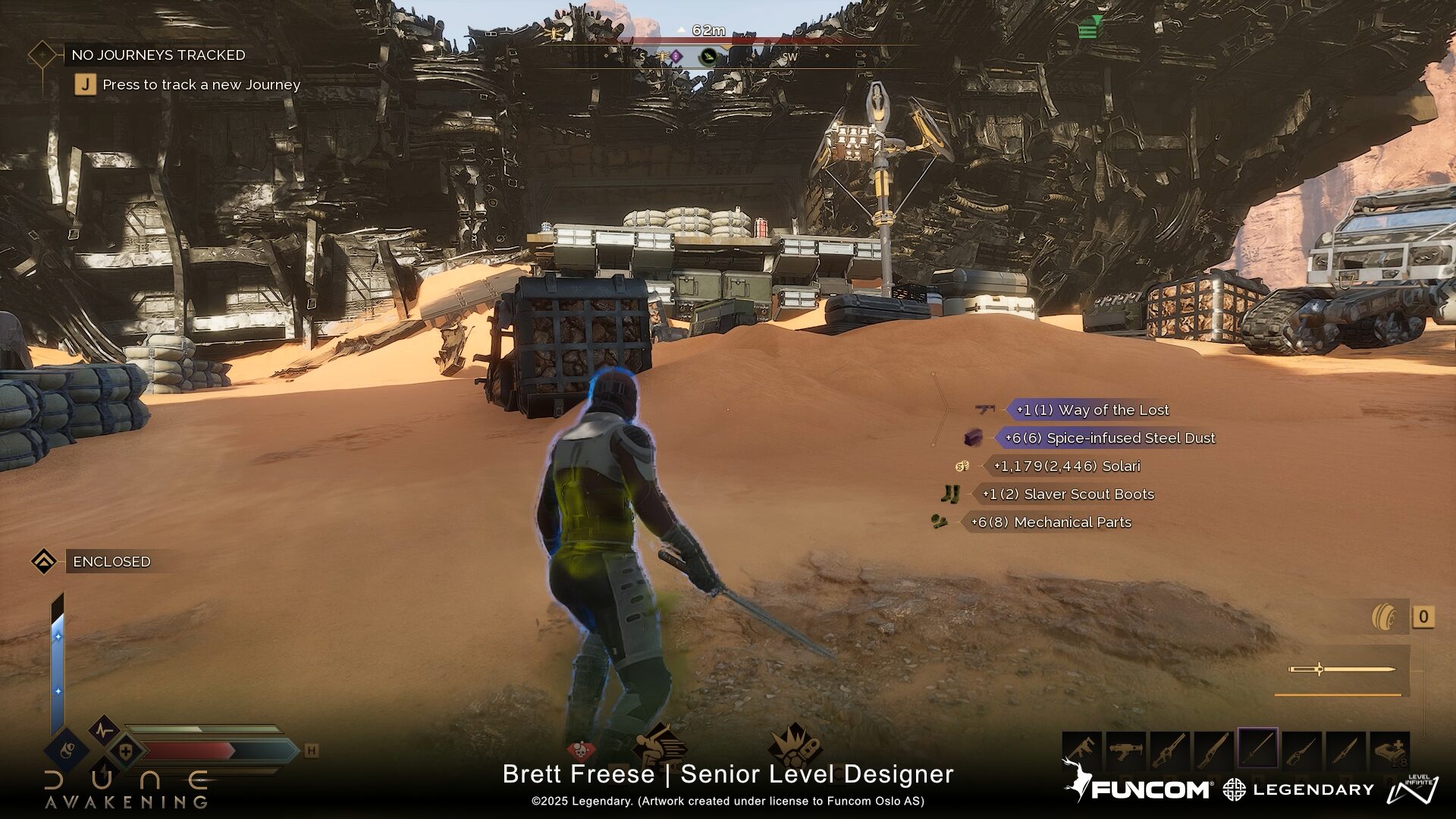Click the Enclosed shelter status icon
The height and width of the screenshot is (819, 1456).
[44, 561]
